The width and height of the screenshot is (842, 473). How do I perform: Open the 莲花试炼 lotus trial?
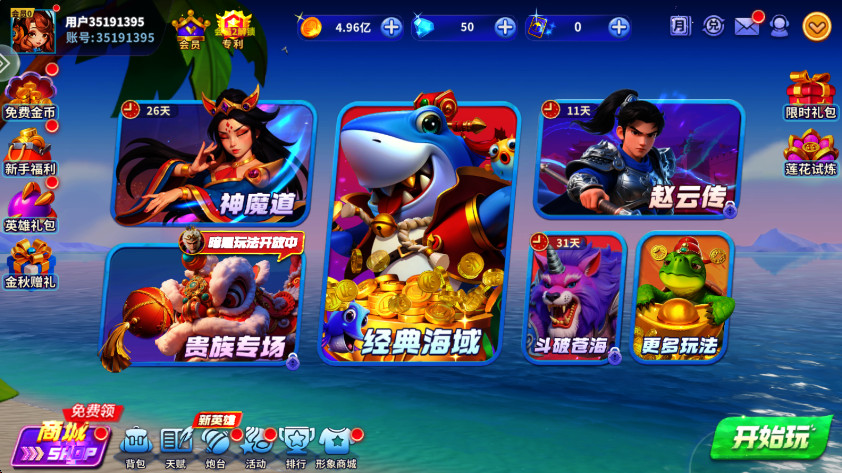tap(810, 153)
